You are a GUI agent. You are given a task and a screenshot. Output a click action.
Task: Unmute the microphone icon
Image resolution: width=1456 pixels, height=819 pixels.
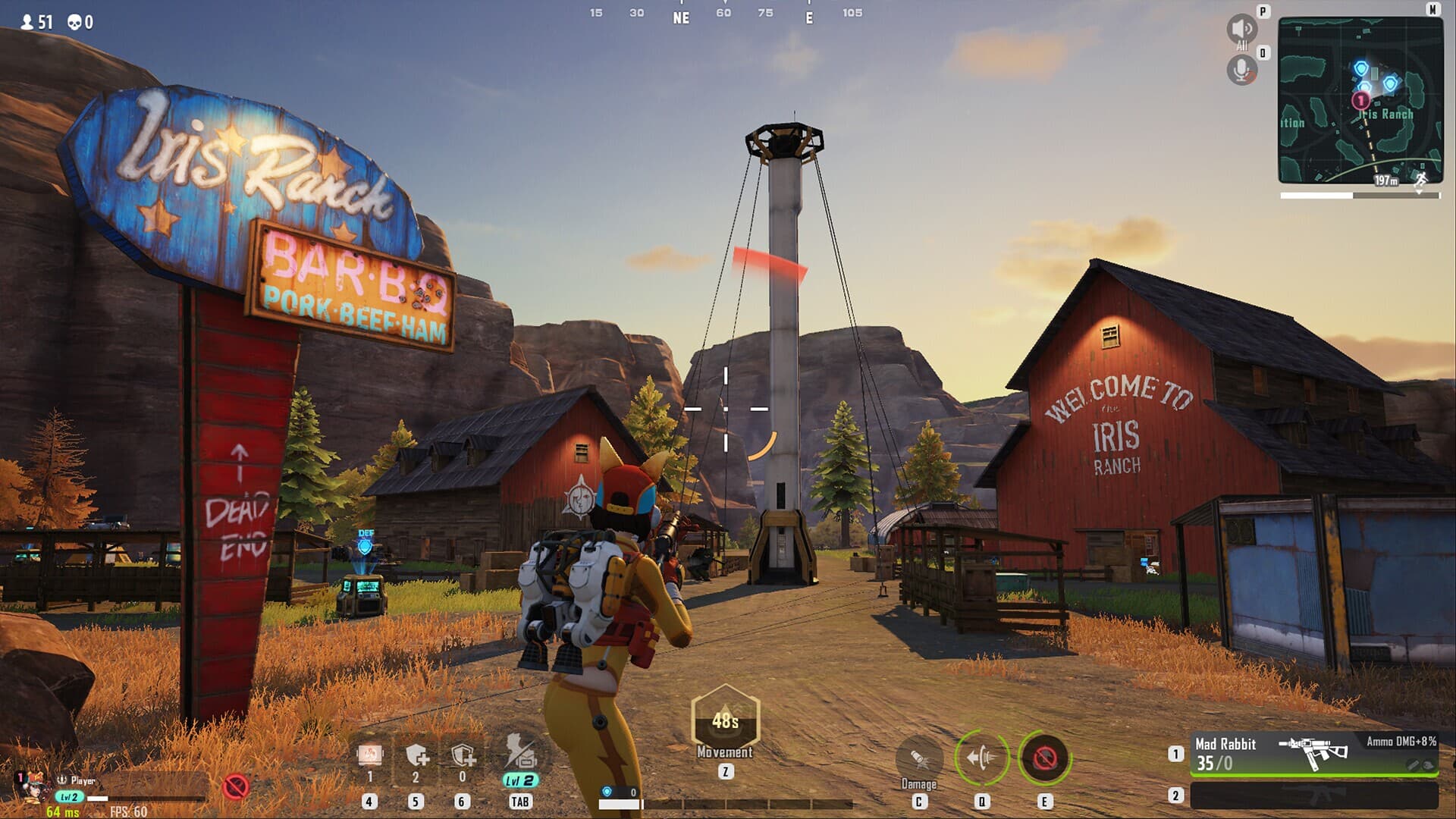(1241, 70)
